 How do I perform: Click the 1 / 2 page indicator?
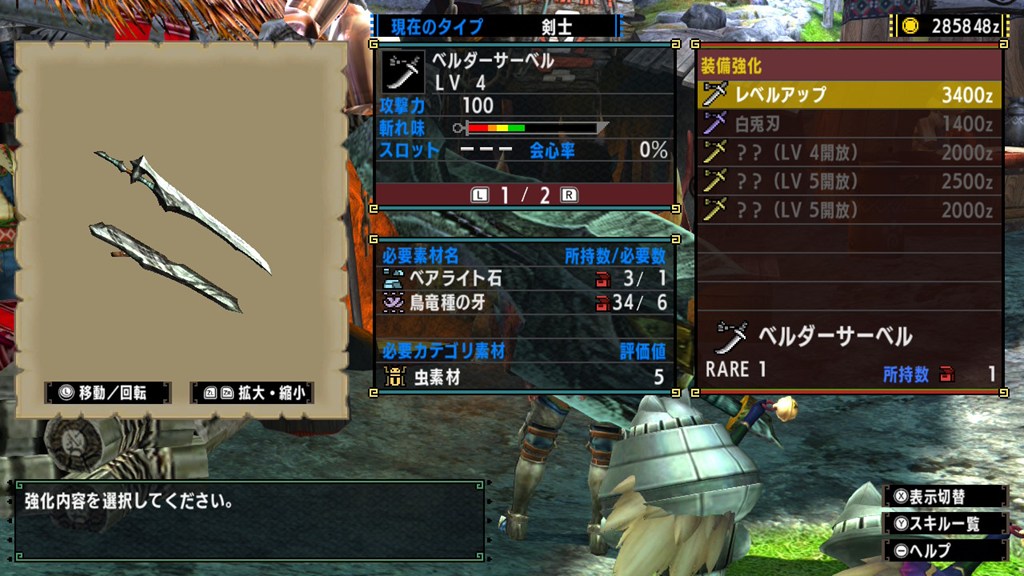point(524,195)
